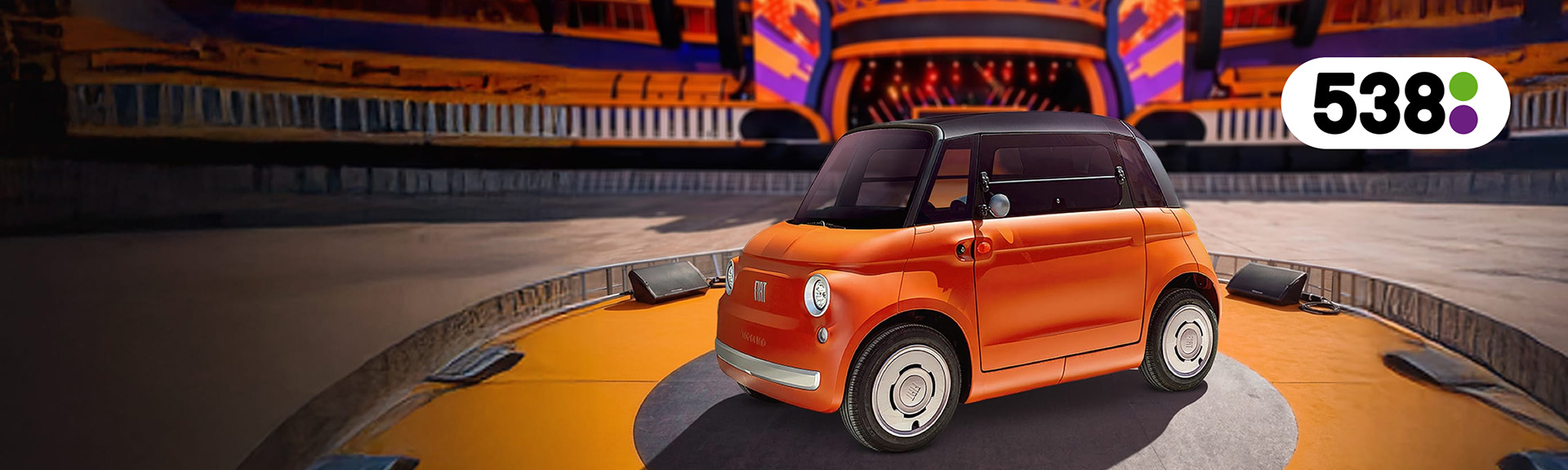Click the 538 radio logo badge

click(1394, 103)
